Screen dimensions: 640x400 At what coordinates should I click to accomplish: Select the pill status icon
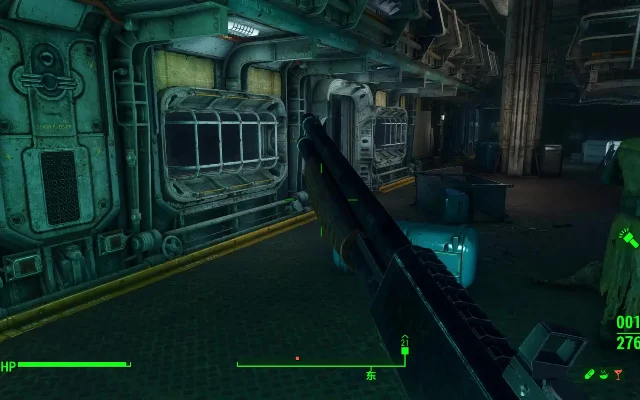pyautogui.click(x=590, y=375)
